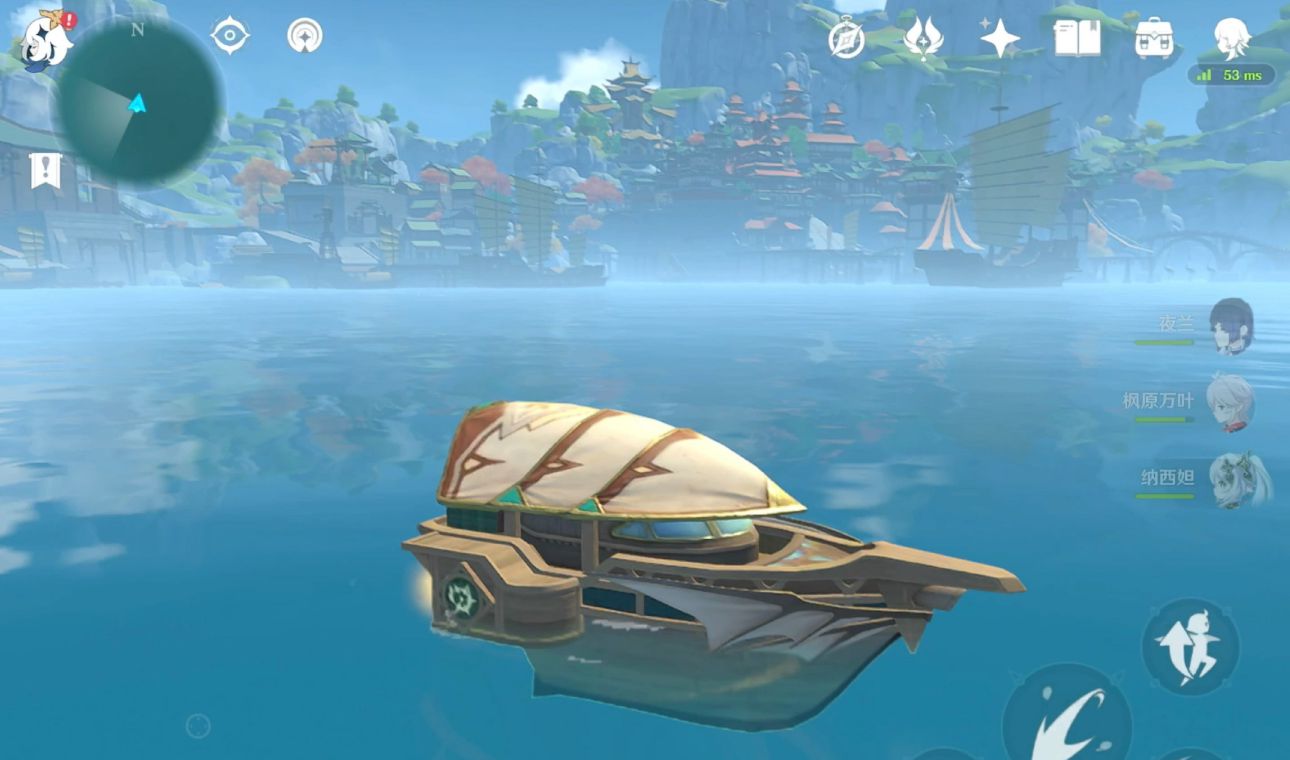Open the winged battle pass icon

[x=922, y=38]
